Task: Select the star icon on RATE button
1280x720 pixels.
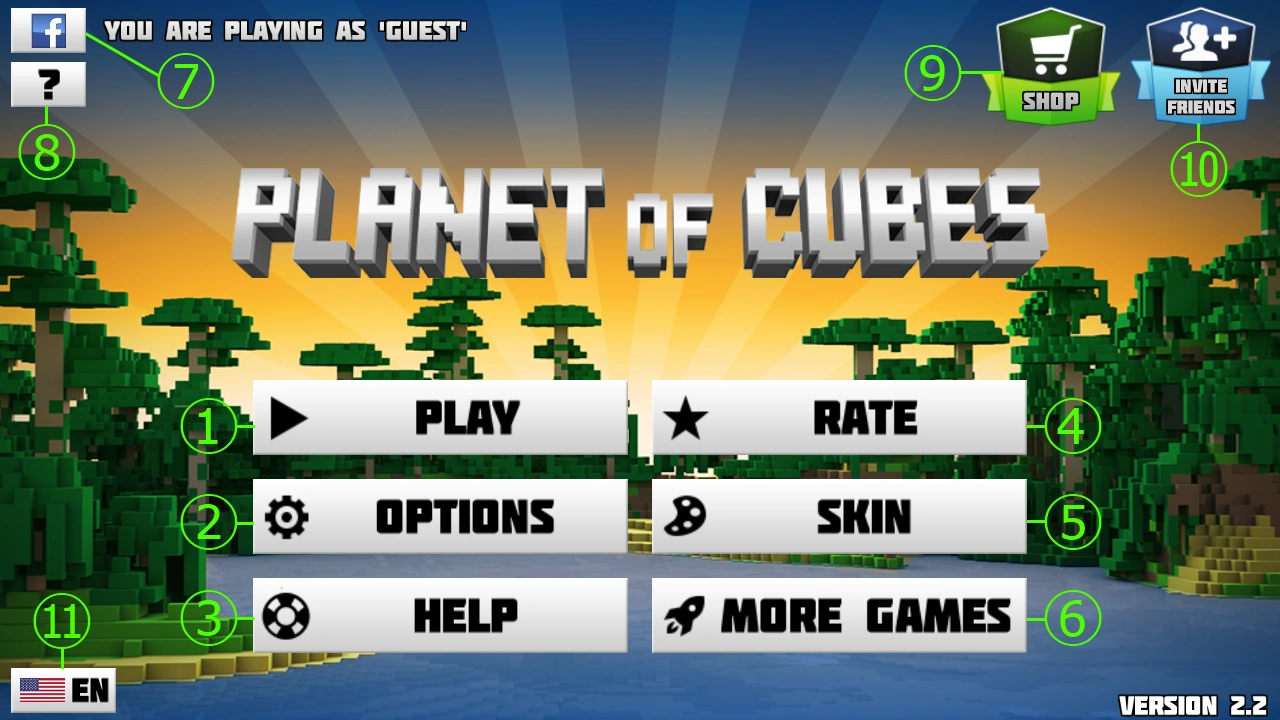Action: pyautogui.click(x=684, y=417)
